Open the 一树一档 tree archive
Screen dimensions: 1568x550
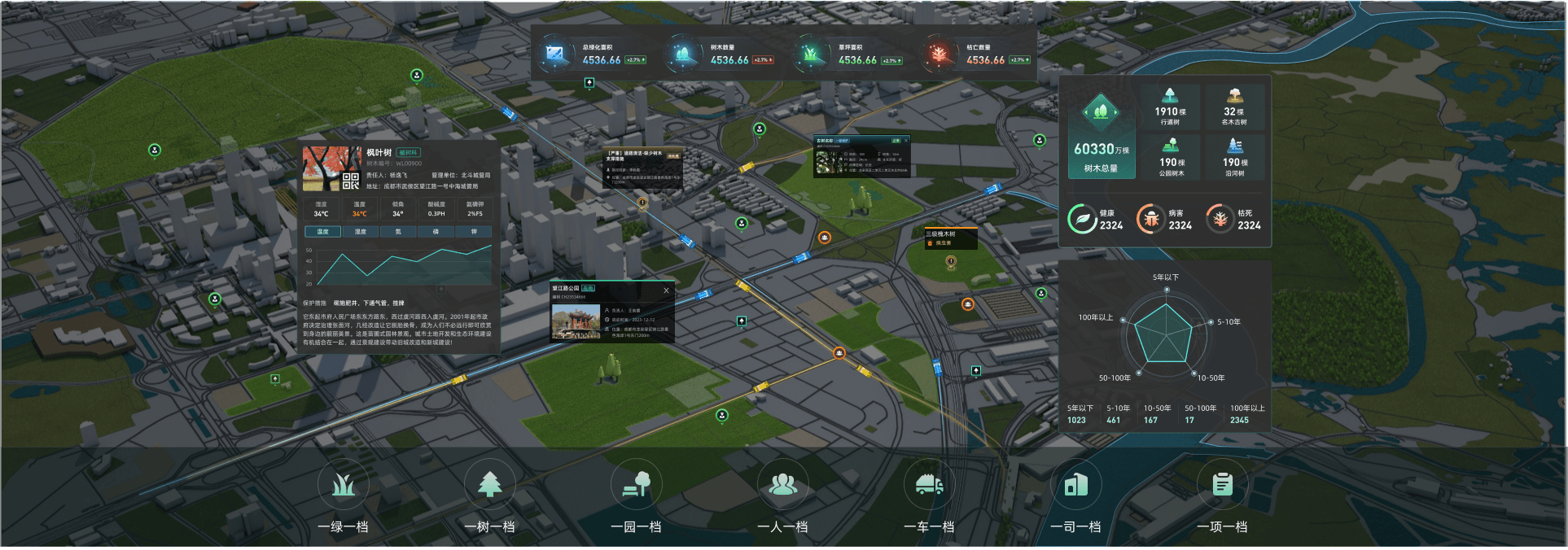click(489, 486)
